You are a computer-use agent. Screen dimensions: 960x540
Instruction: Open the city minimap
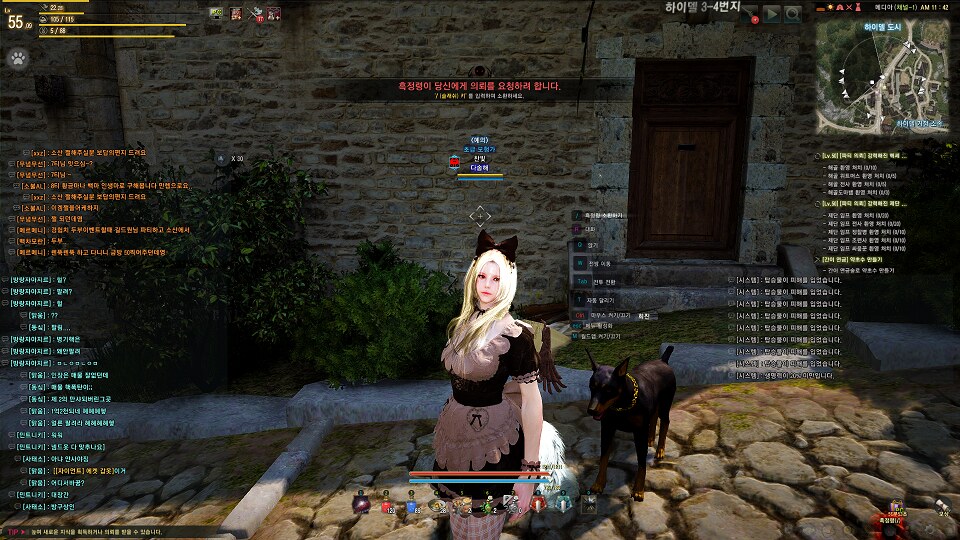pyautogui.click(x=881, y=77)
